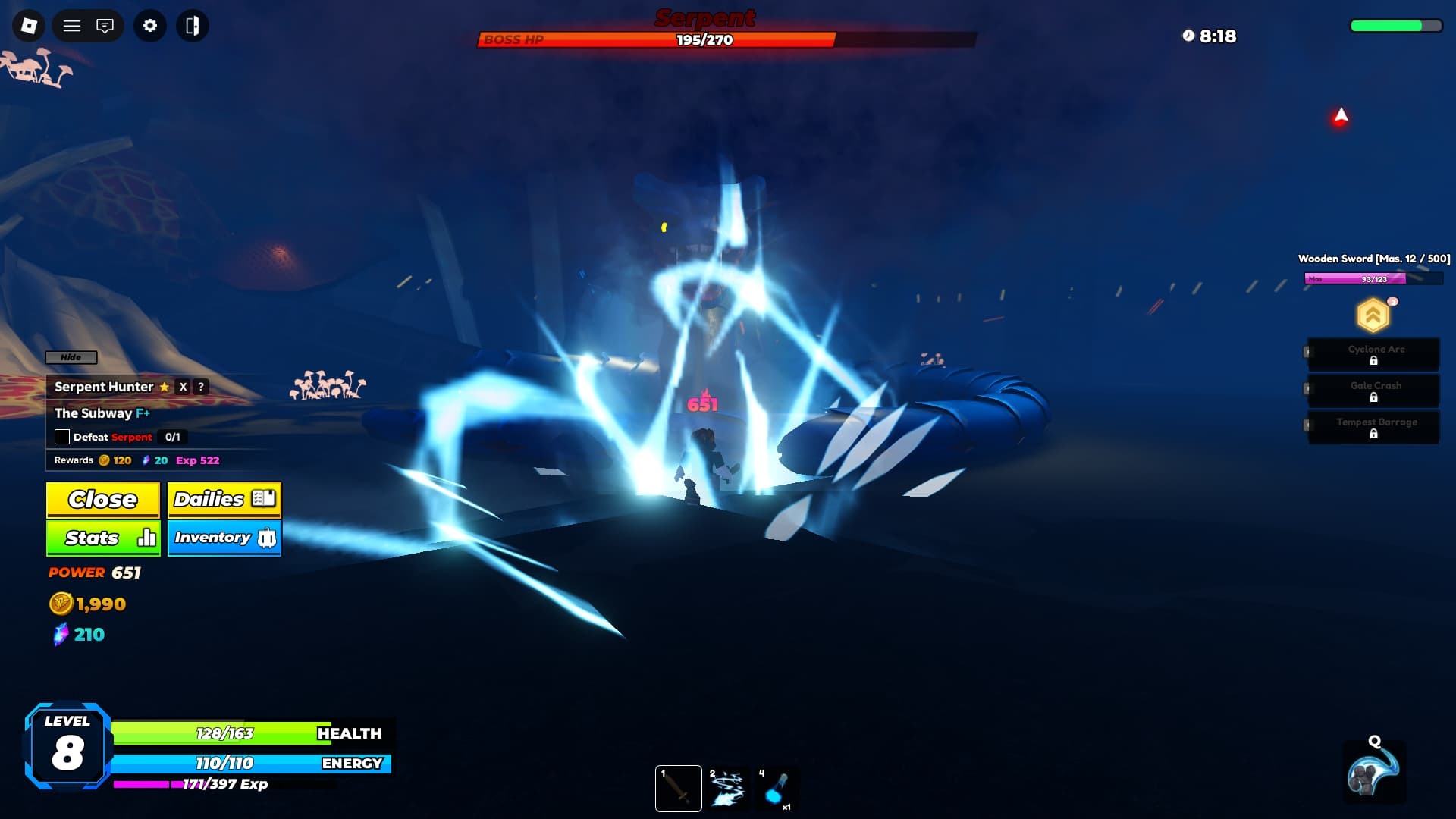
Task: Check the Defeat Serpent objective checkbox
Action: [x=61, y=436]
